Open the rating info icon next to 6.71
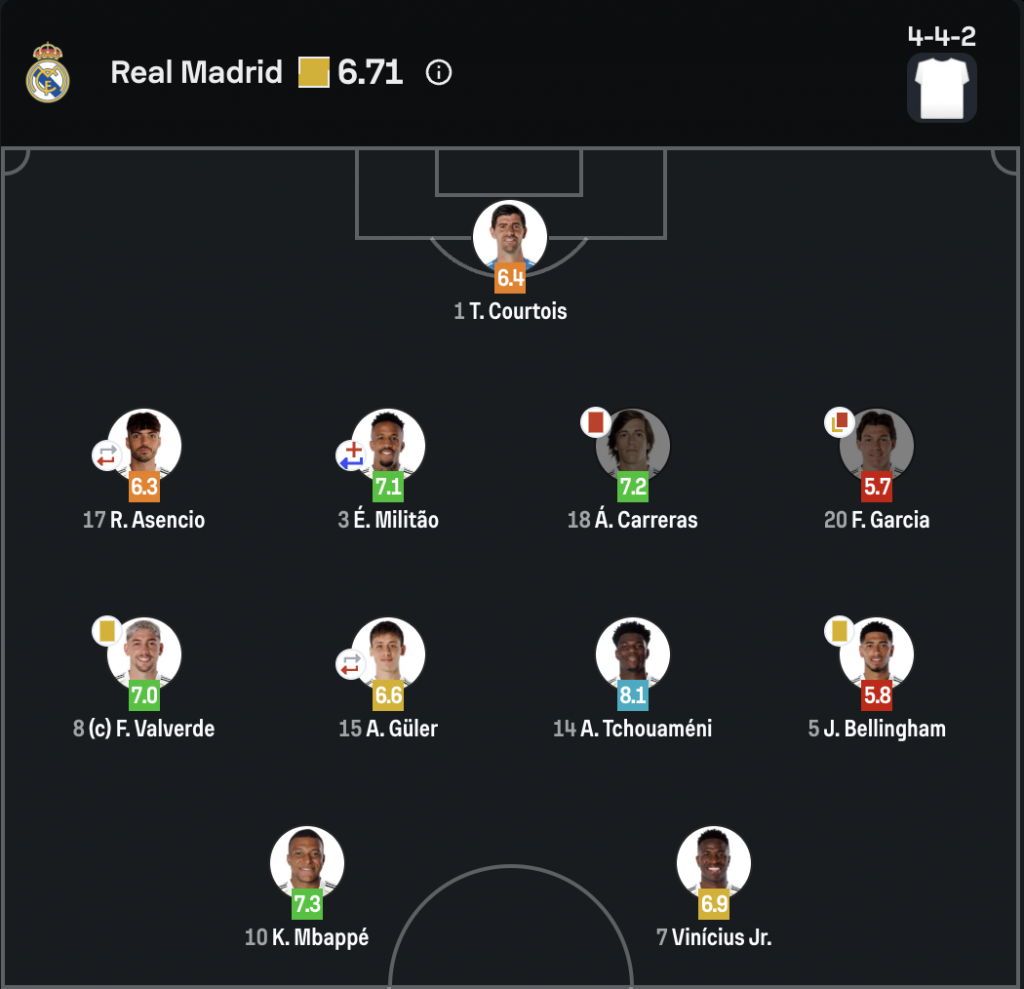This screenshot has width=1024, height=989. click(x=439, y=73)
